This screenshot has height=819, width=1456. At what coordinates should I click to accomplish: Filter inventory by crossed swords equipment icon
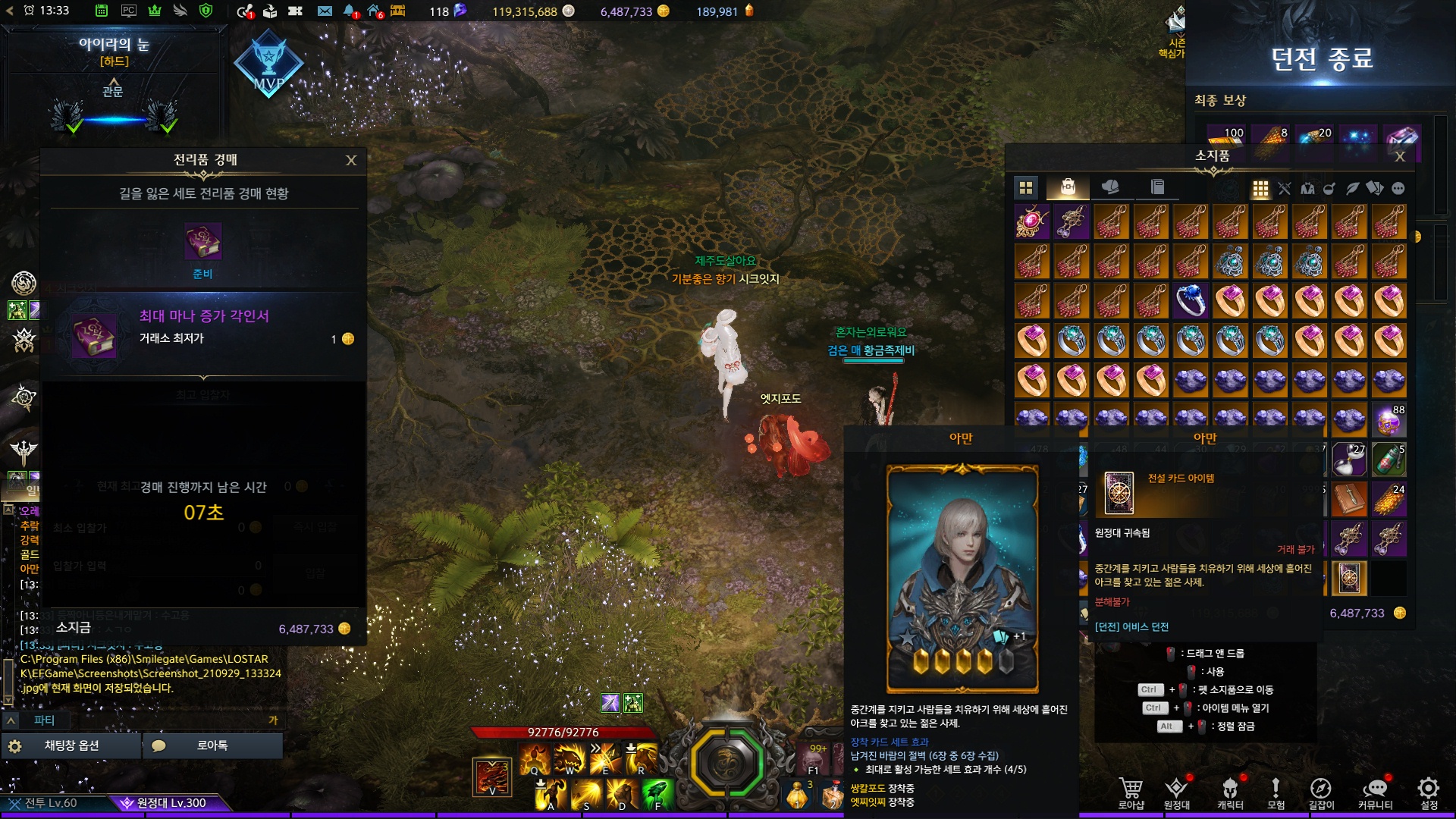1284,189
